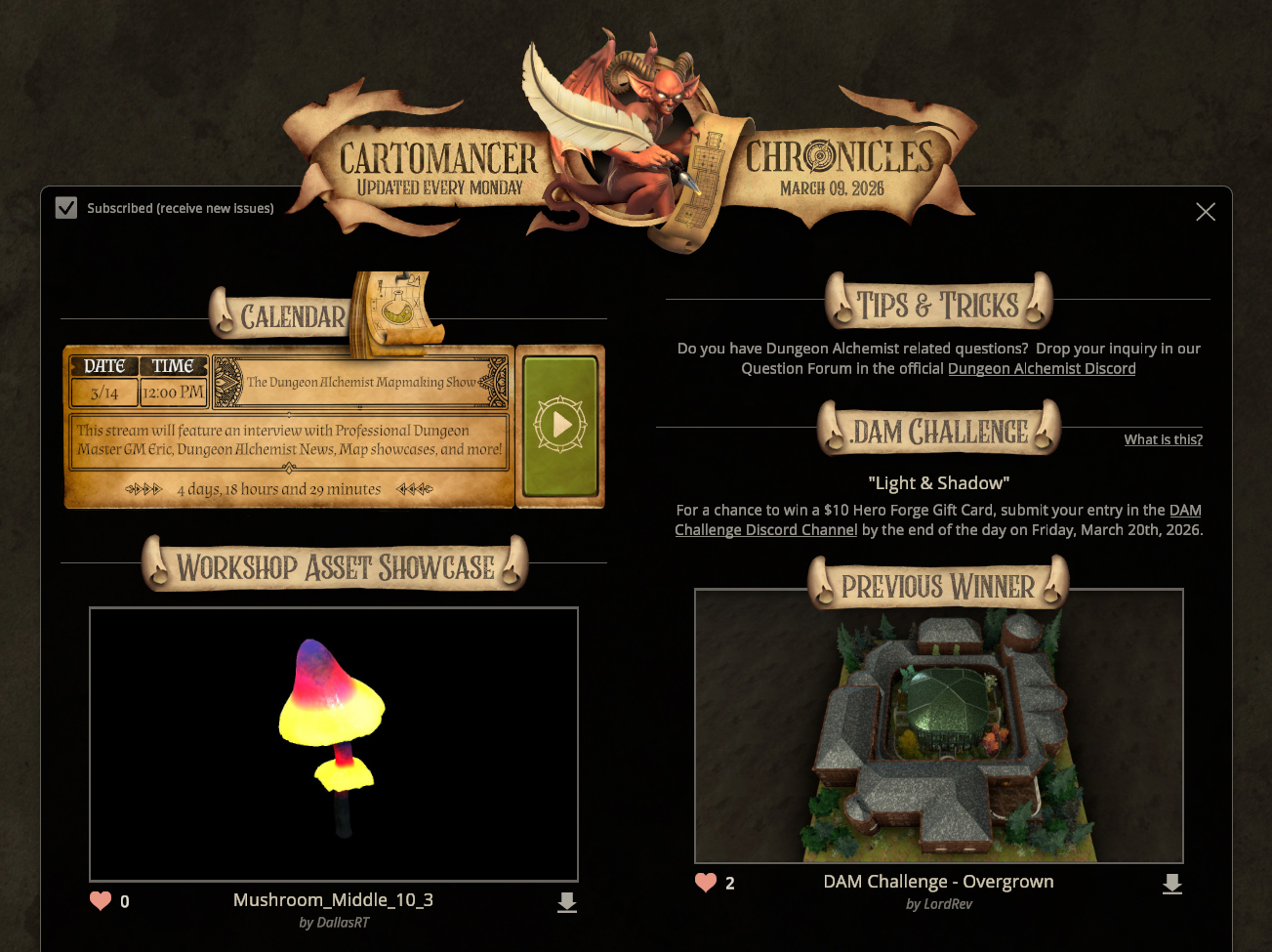Close the Cartomancer Chronicles window

[1206, 212]
